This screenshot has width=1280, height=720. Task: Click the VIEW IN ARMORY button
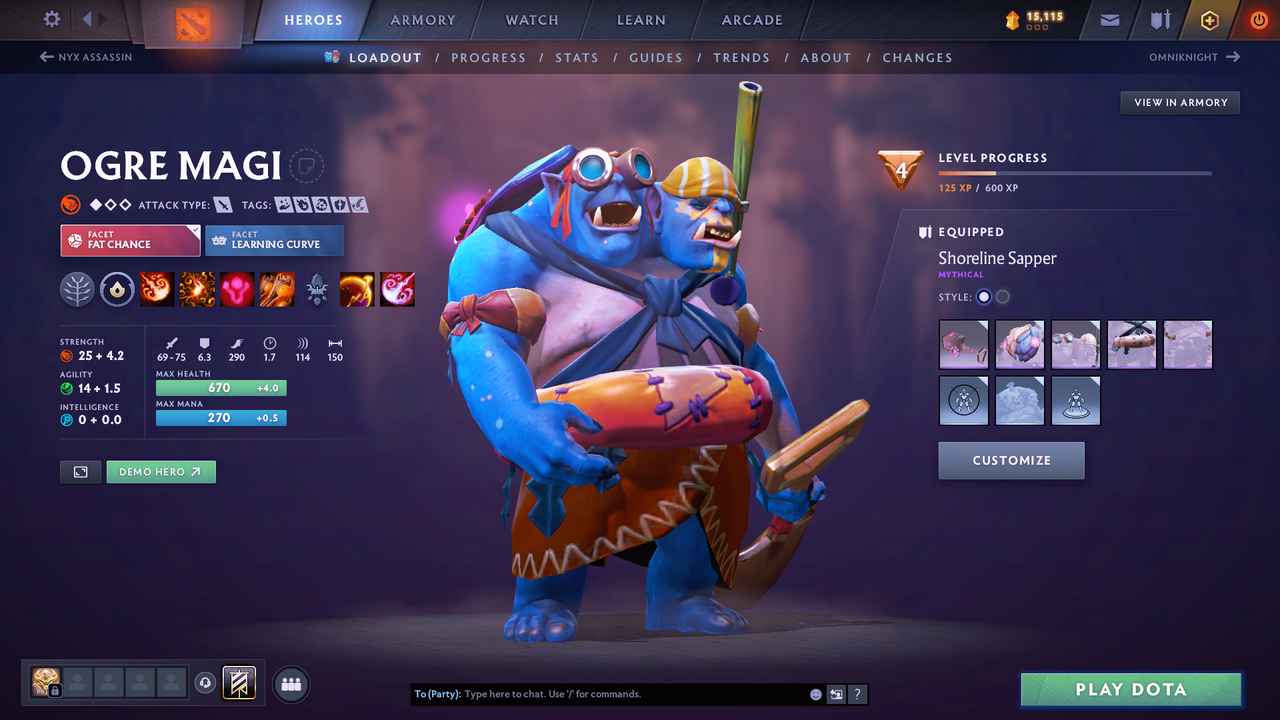(1180, 102)
